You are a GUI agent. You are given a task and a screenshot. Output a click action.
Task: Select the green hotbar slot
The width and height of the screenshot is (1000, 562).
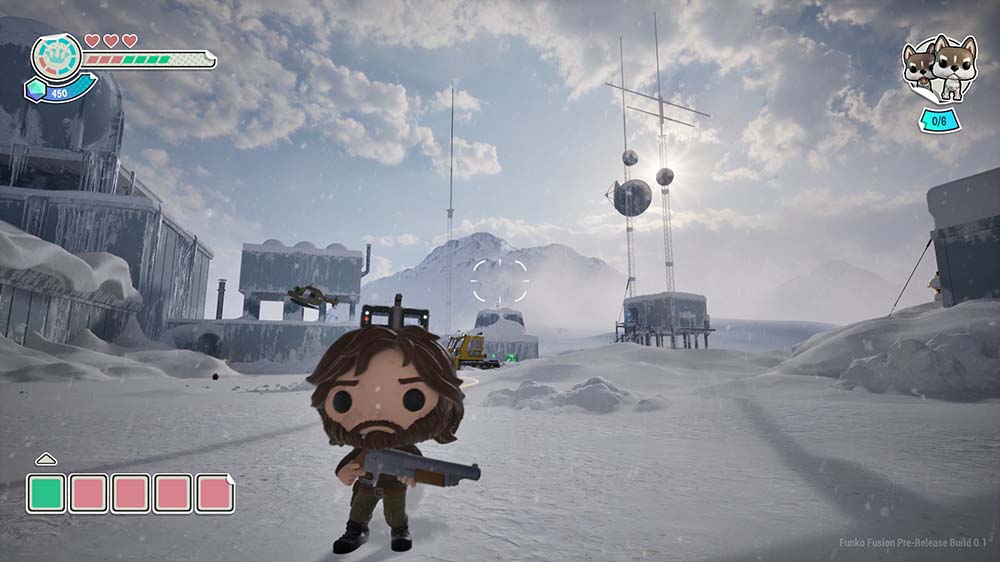46,493
